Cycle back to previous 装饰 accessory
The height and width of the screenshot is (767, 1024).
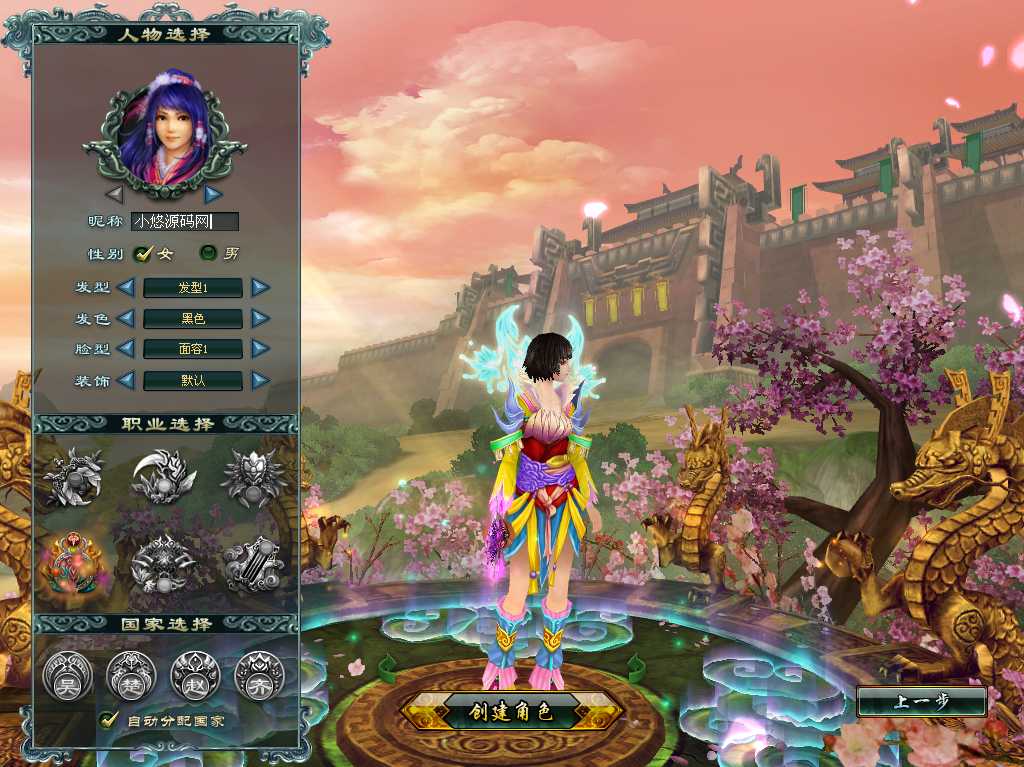(126, 380)
